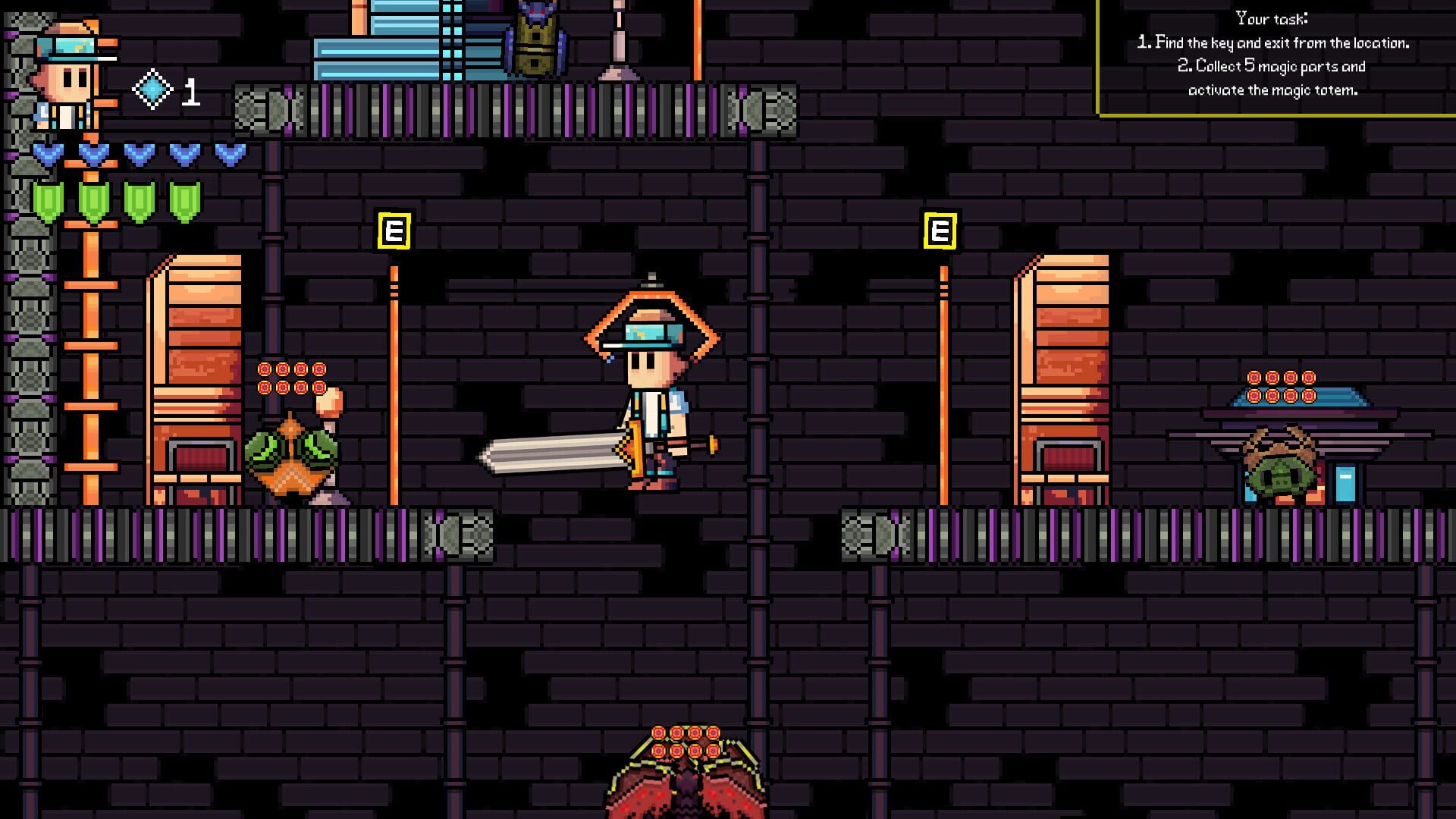Click the 'Find the key and exit' instruction

coord(1272,43)
